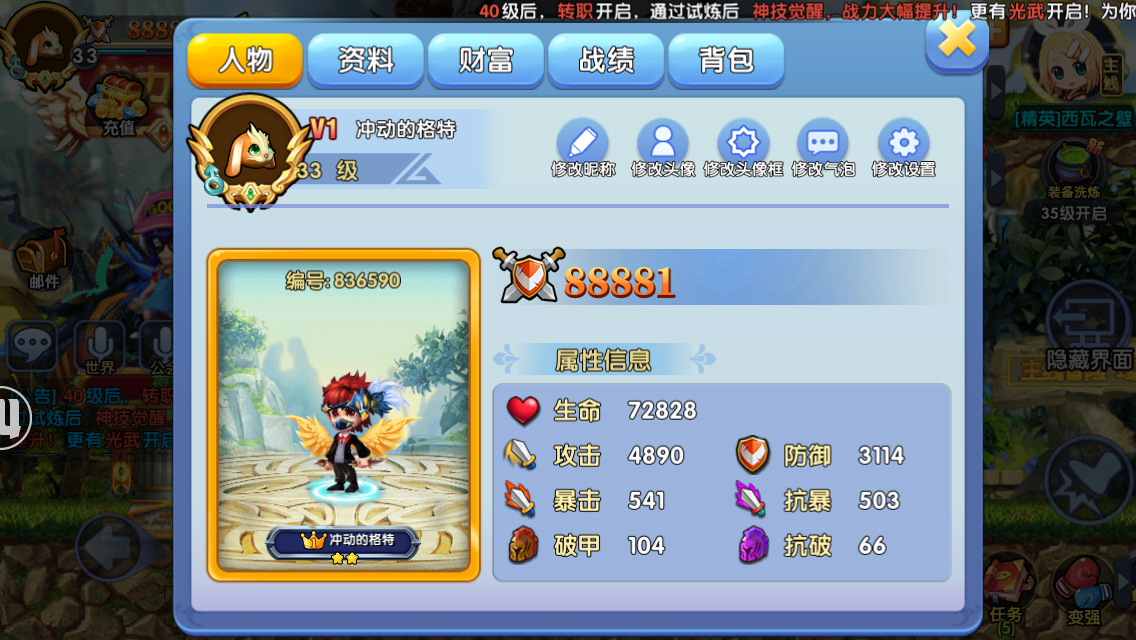Open the 背包 tab
The image size is (1136, 640).
[726, 60]
